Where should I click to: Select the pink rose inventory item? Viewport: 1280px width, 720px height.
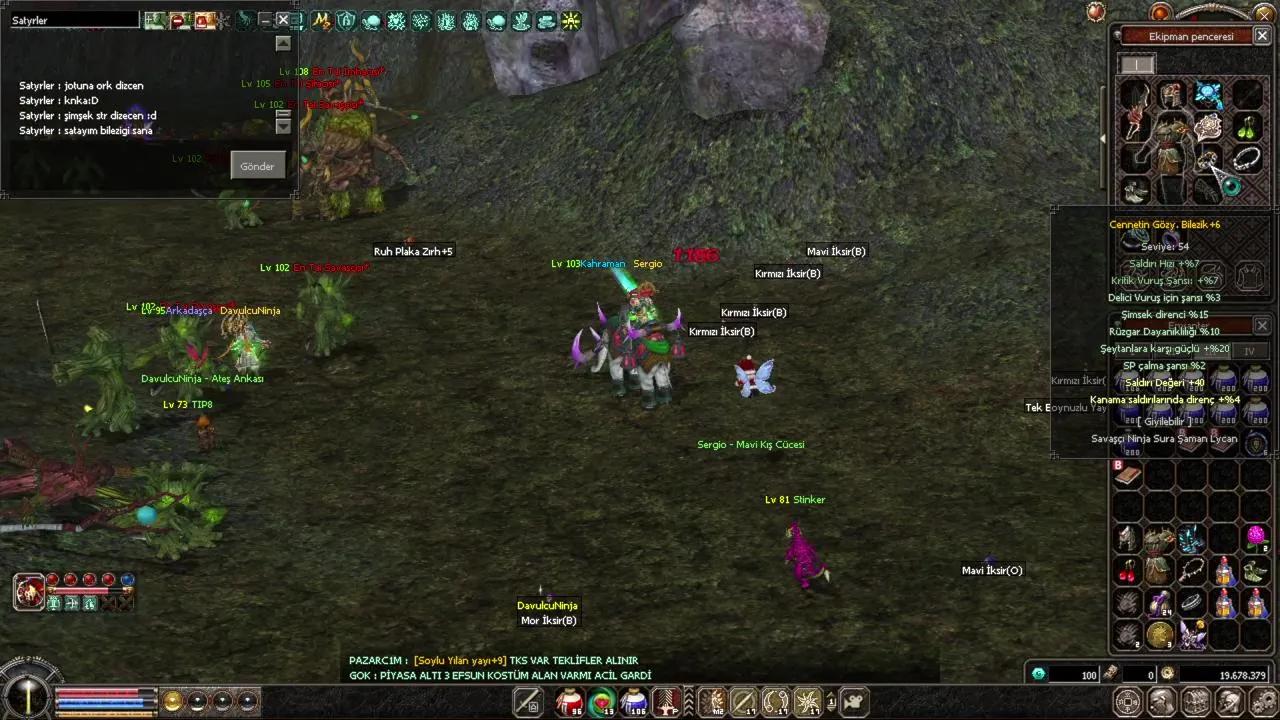pyautogui.click(x=1256, y=538)
